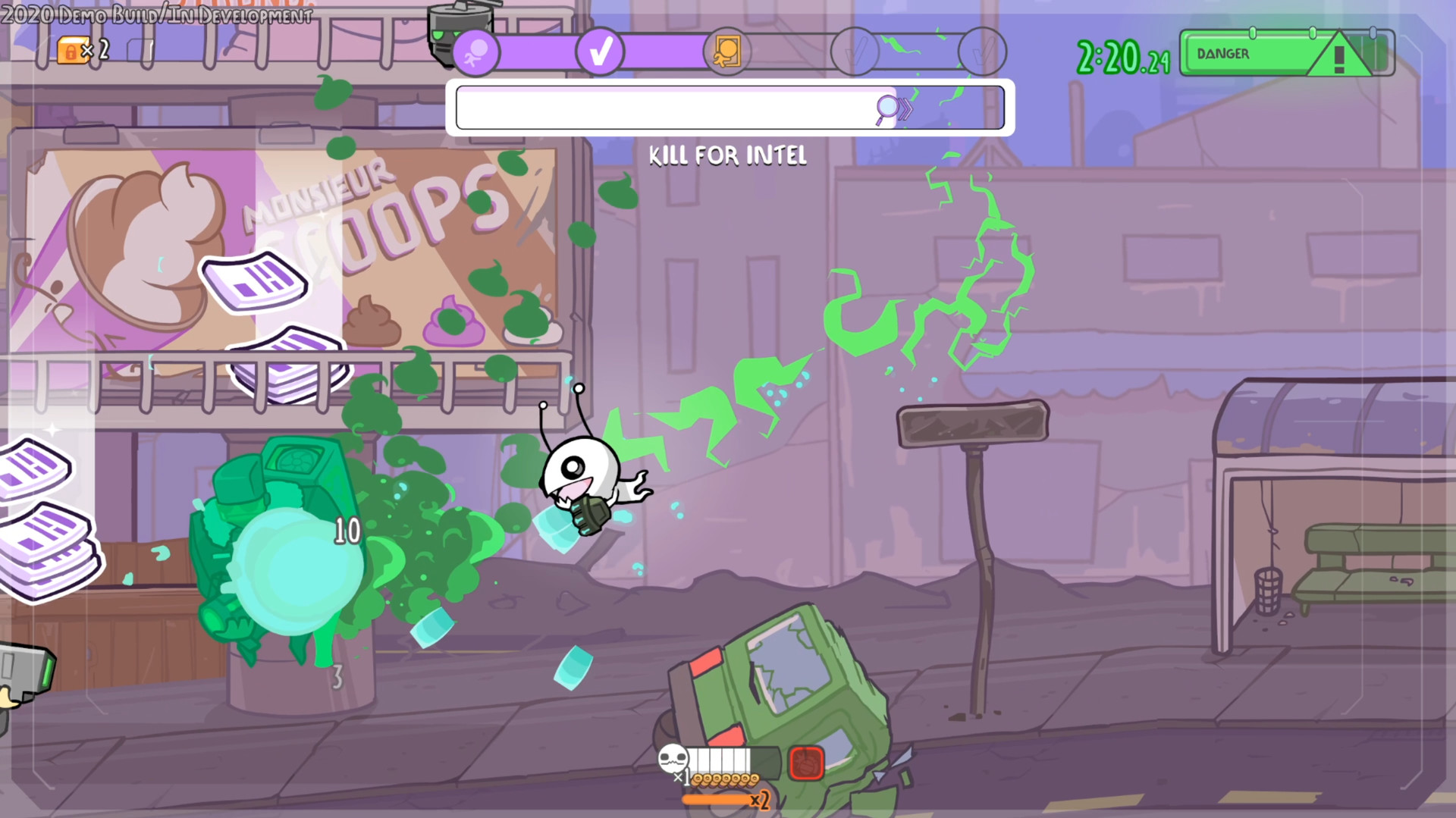This screenshot has height=818, width=1456.
Task: Select the KILL FOR INTEL objective label
Action: (727, 156)
